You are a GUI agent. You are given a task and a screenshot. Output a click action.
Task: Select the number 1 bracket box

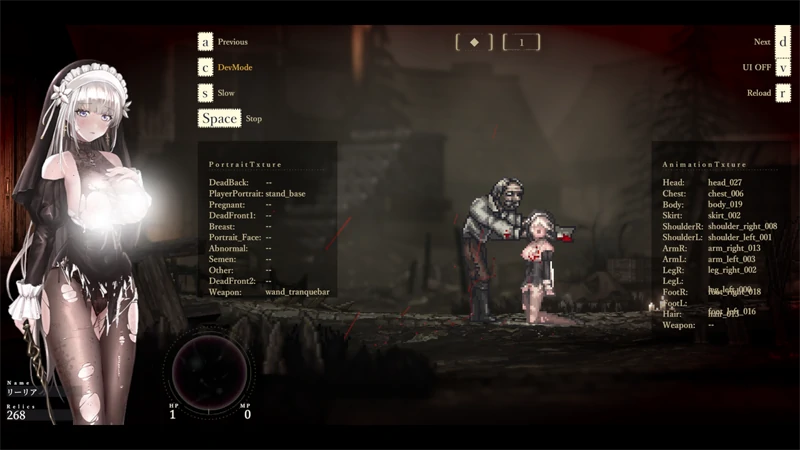point(521,42)
